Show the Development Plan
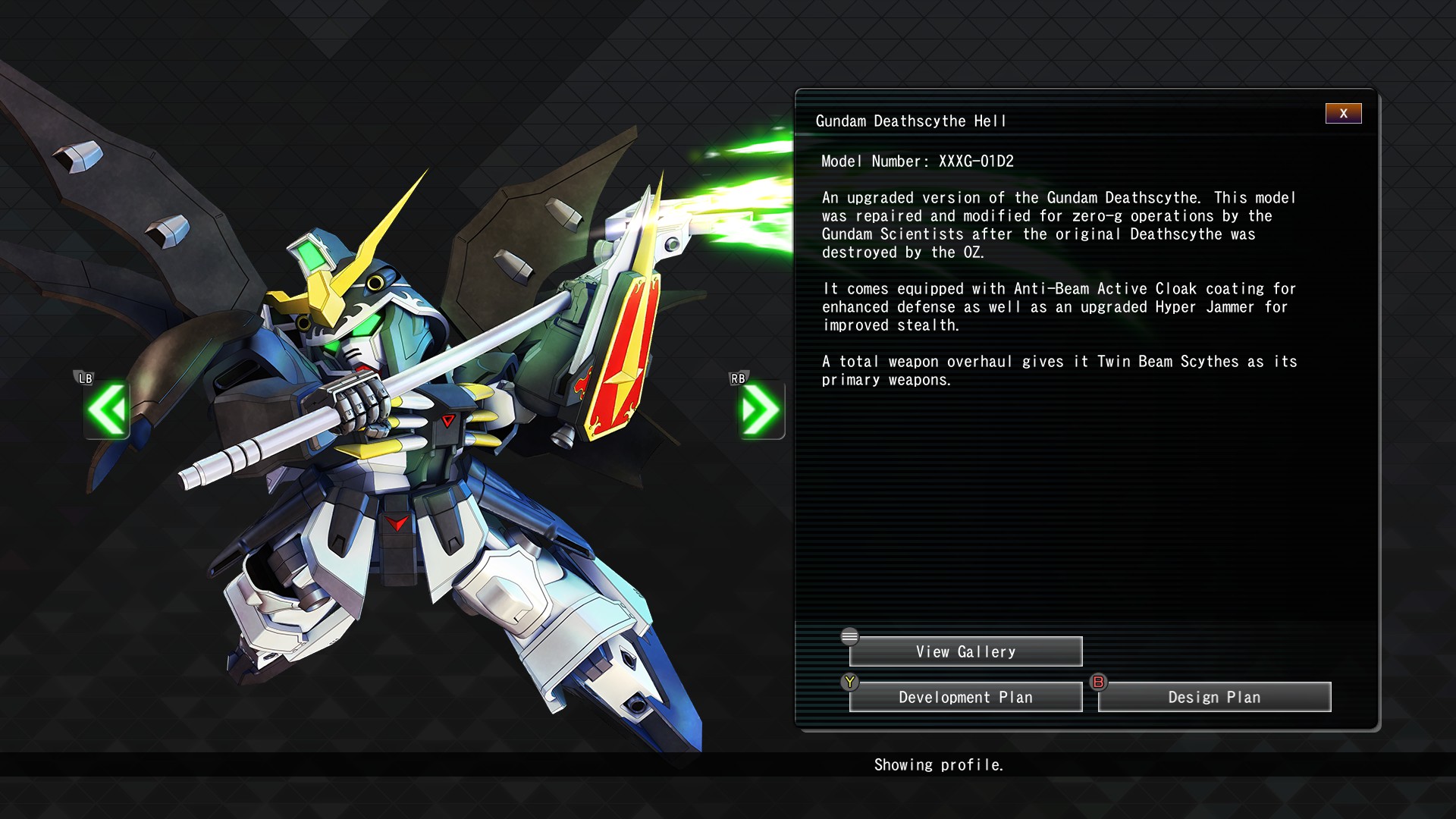Image resolution: width=1456 pixels, height=819 pixels. tap(965, 697)
